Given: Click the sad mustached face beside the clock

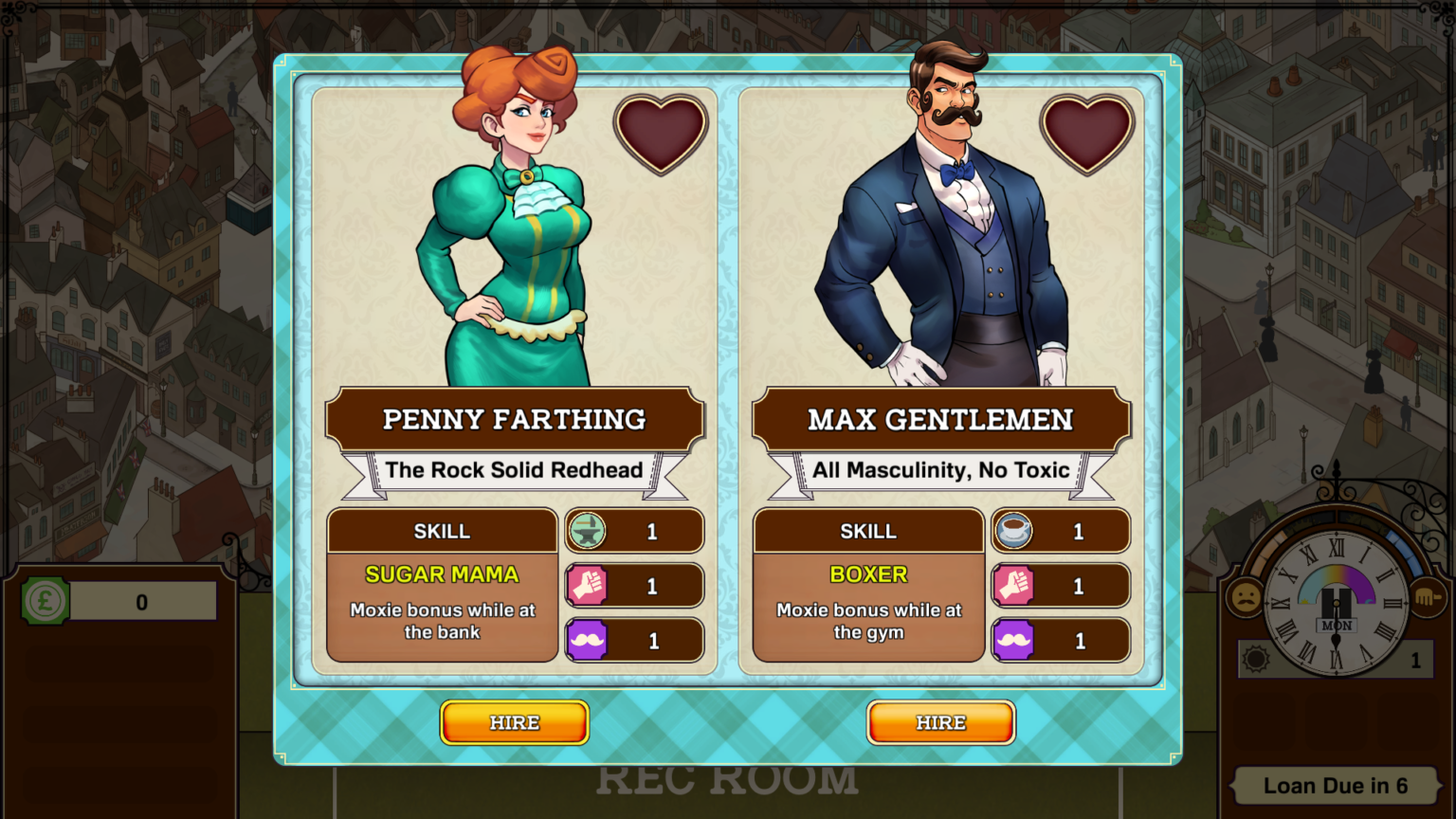Looking at the screenshot, I should pos(1247,600).
